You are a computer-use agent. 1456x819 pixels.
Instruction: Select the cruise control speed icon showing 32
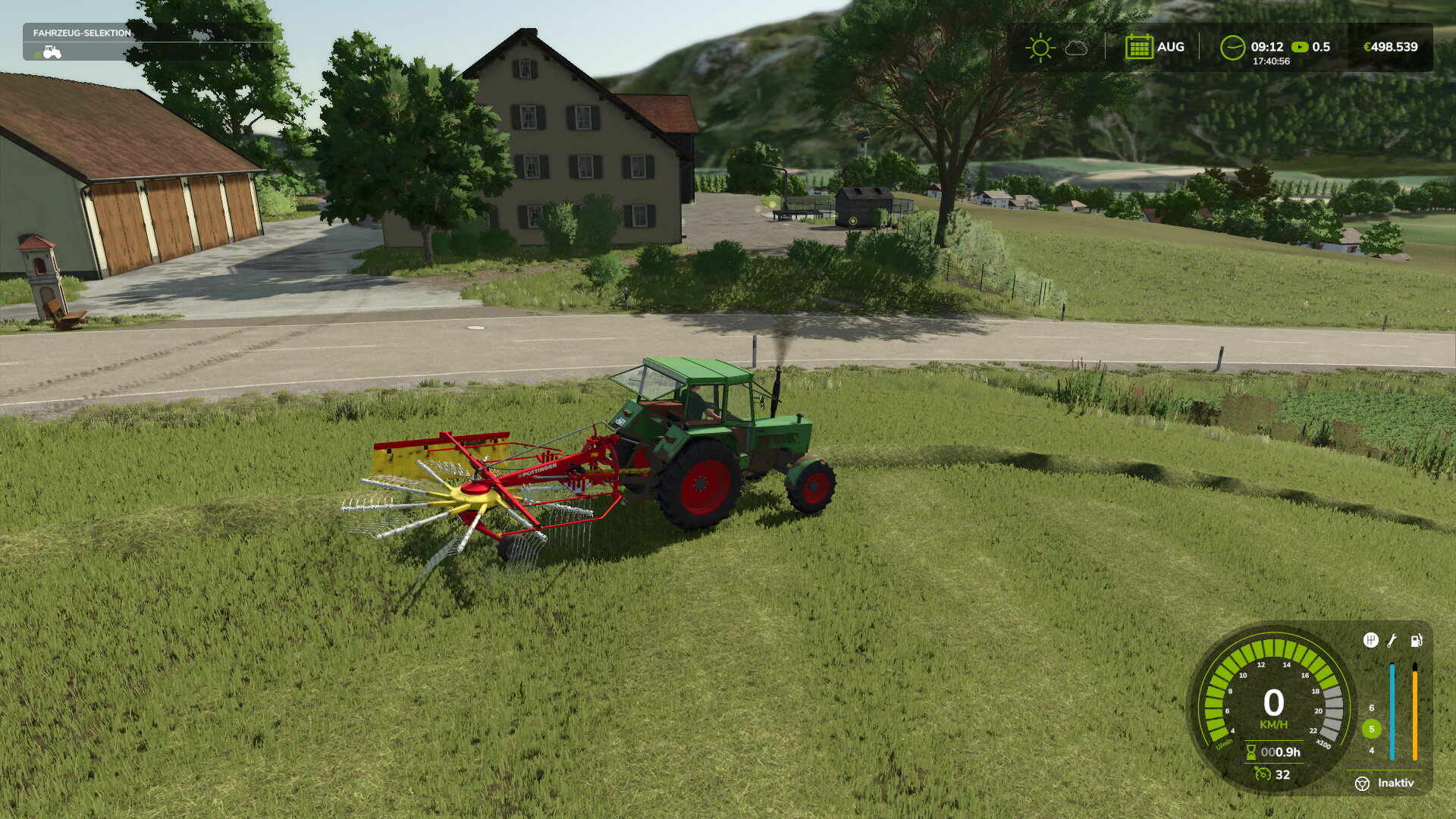click(x=1263, y=774)
